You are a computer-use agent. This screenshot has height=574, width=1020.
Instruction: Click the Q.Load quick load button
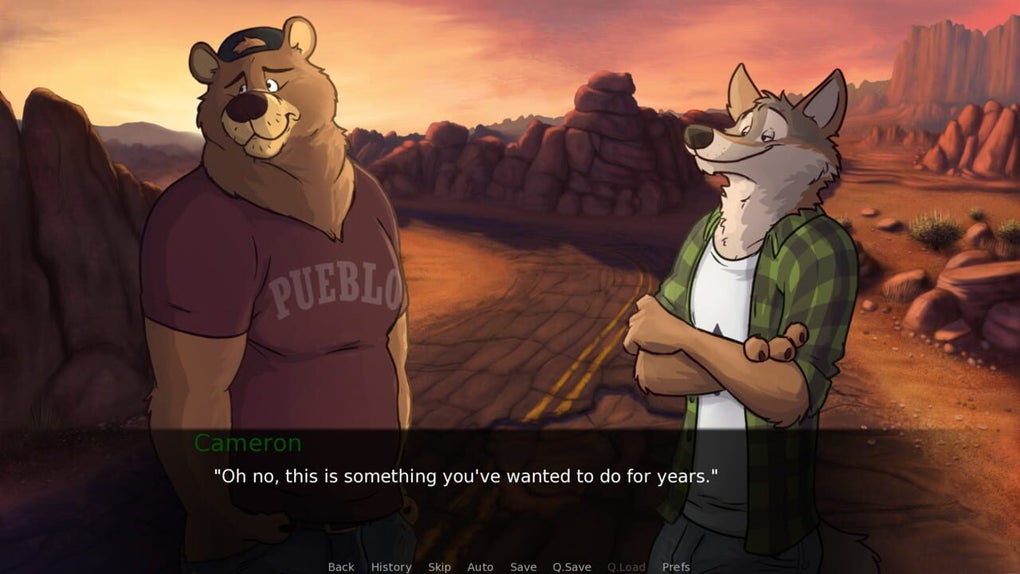(626, 567)
